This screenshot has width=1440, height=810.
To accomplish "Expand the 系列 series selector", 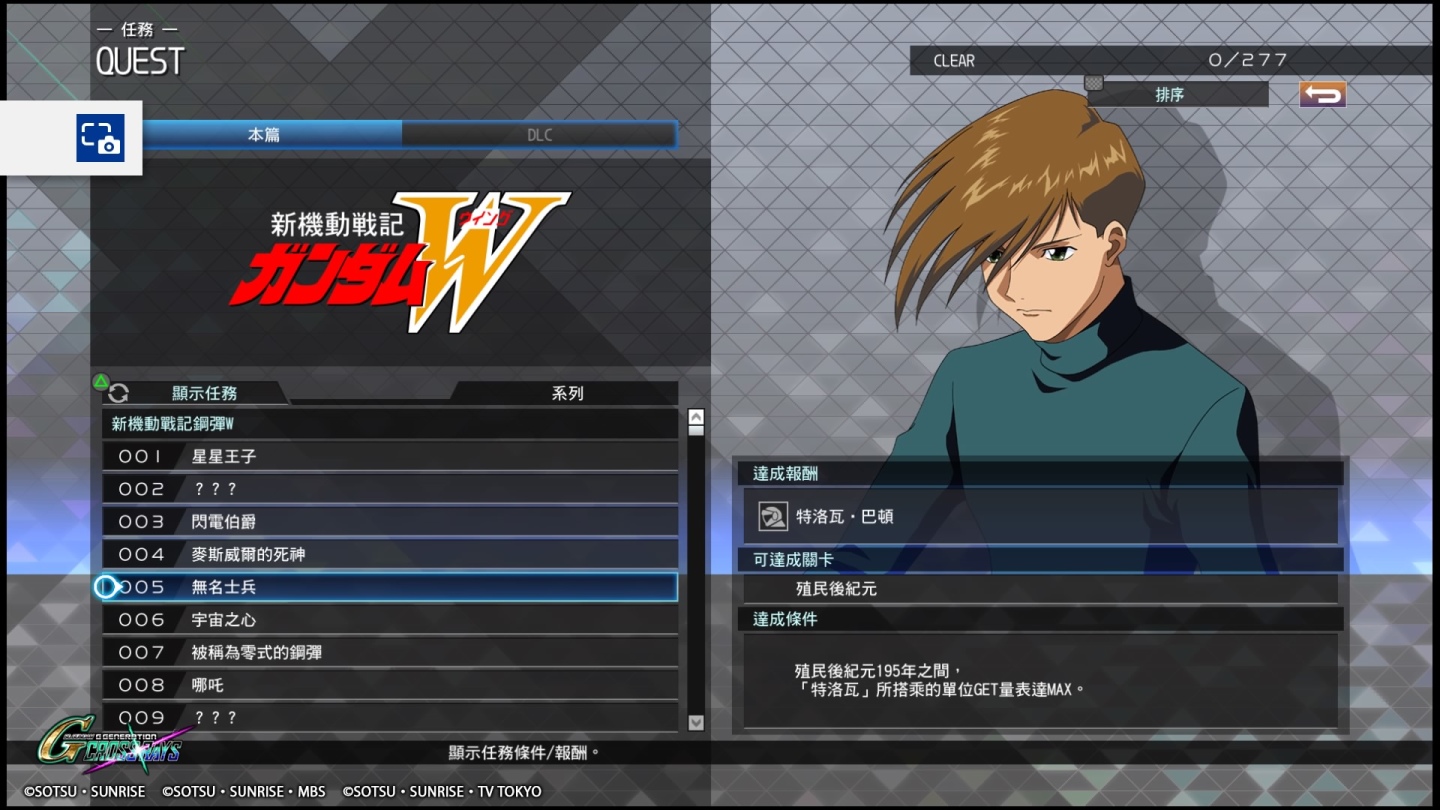I will click(567, 393).
